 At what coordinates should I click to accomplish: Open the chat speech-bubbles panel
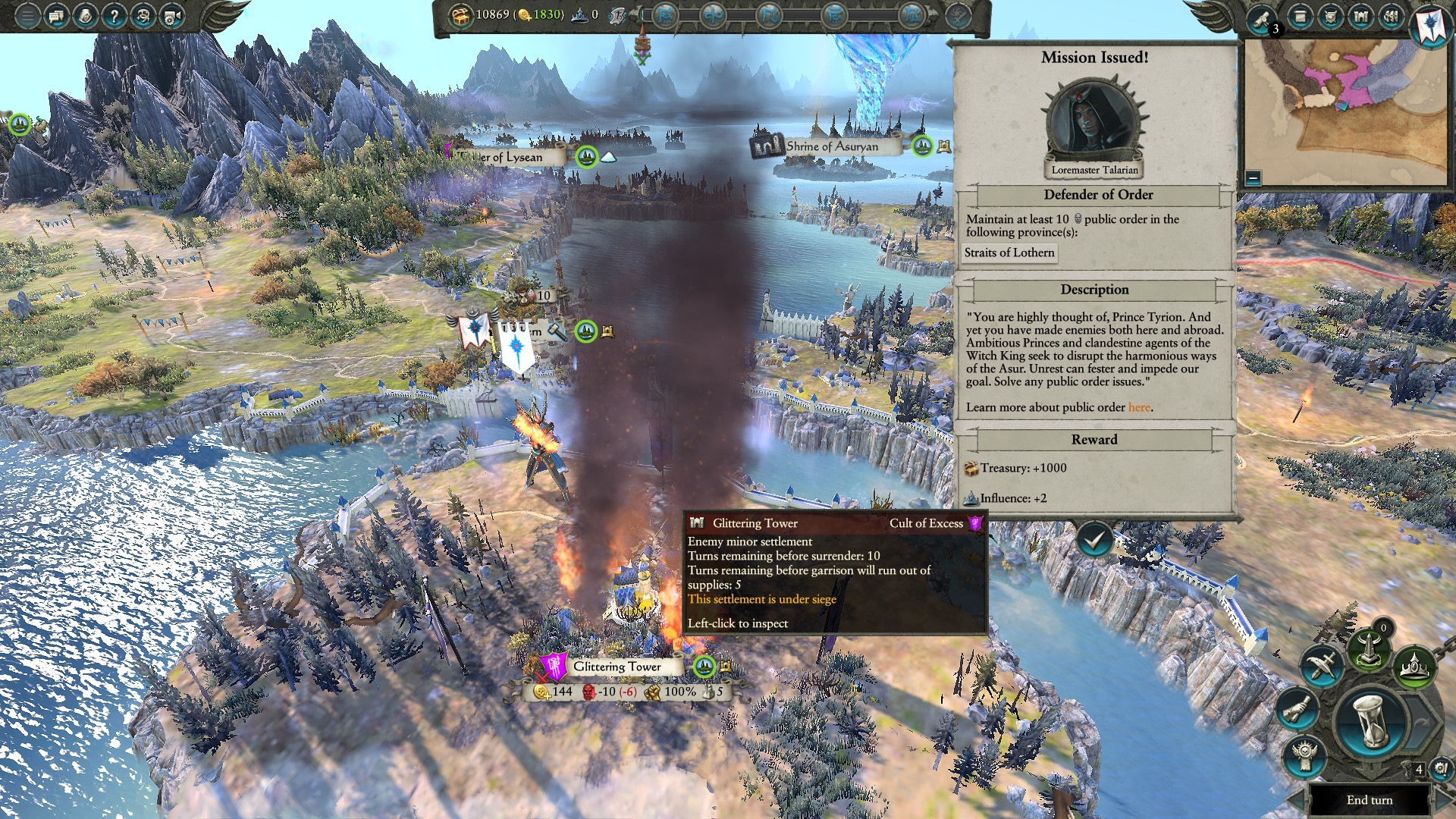(56, 15)
